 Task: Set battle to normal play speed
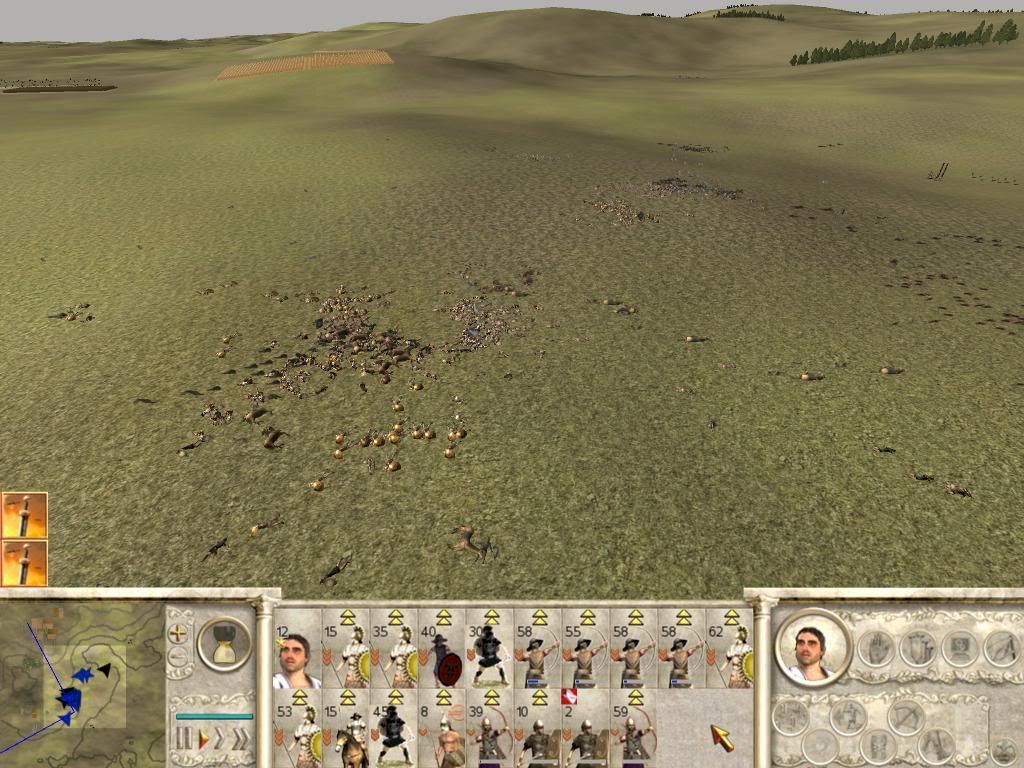click(204, 740)
